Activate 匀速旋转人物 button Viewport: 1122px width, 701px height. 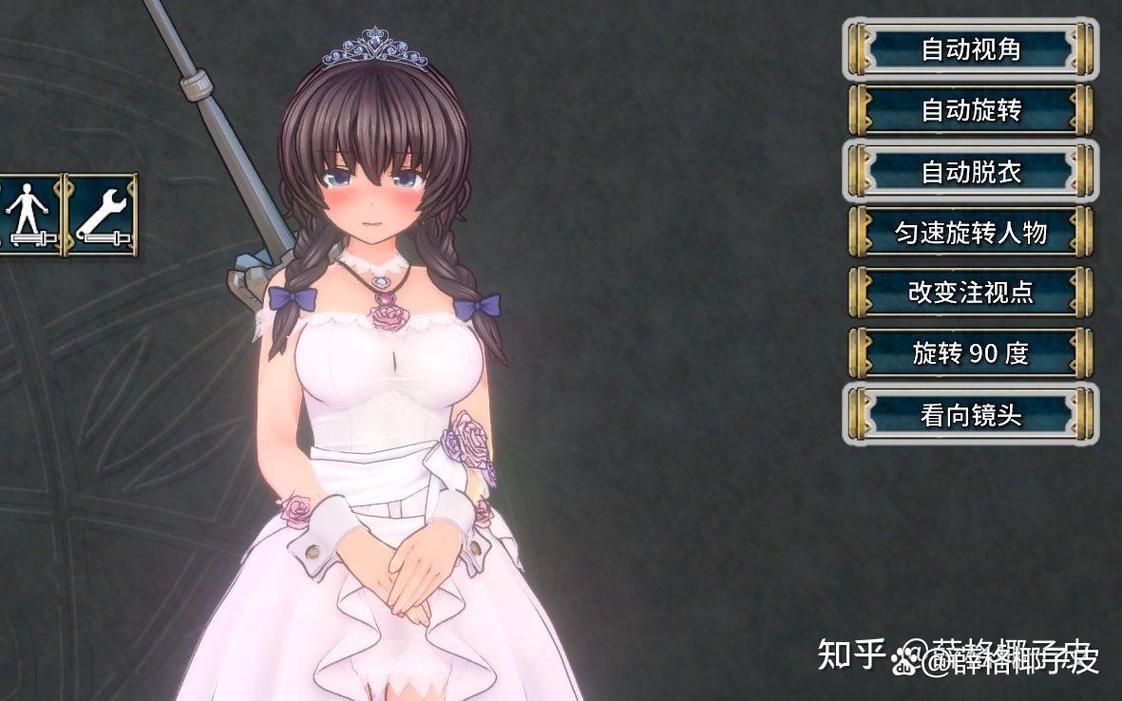click(x=970, y=232)
